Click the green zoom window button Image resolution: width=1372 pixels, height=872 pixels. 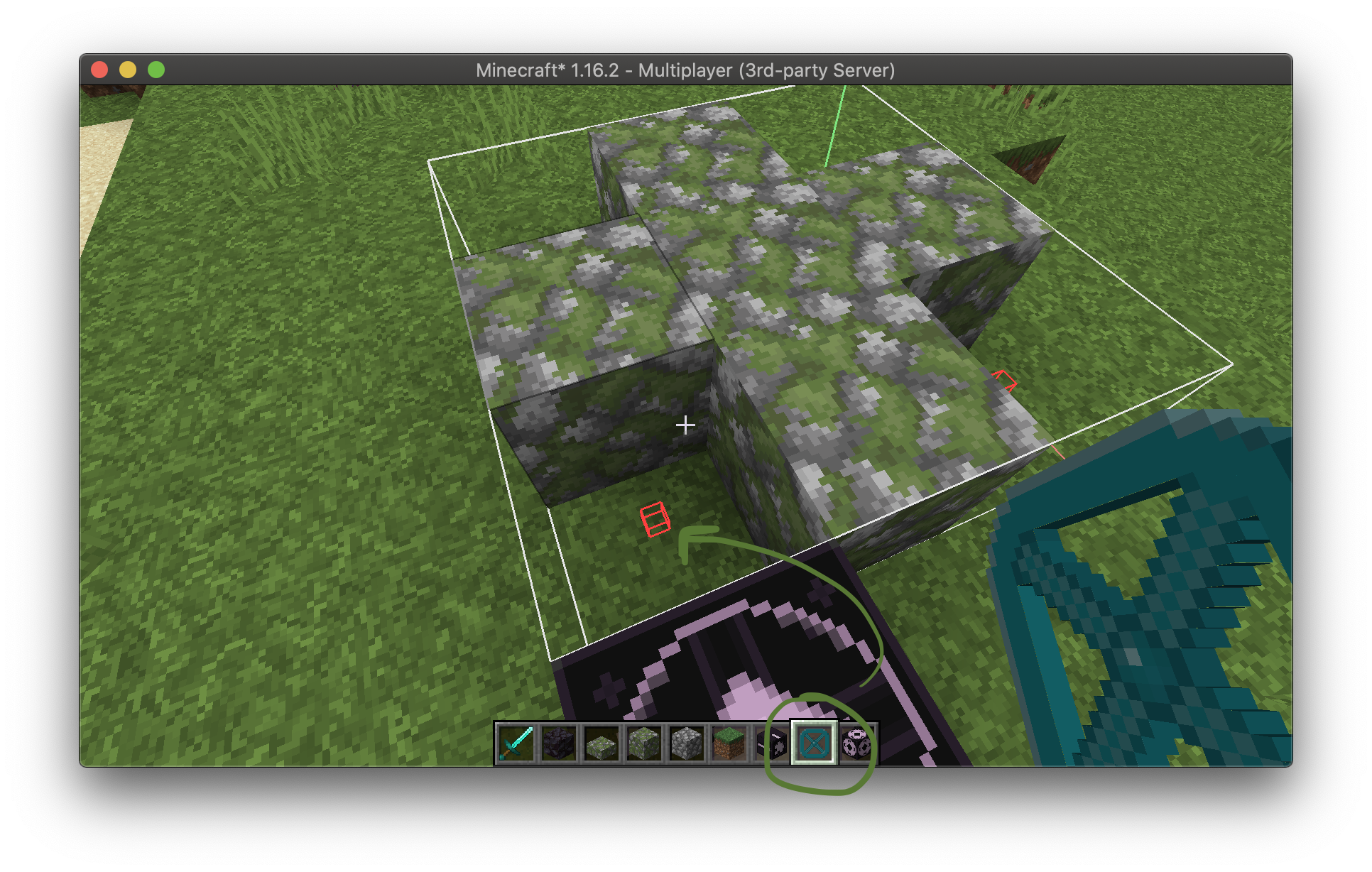pyautogui.click(x=156, y=70)
